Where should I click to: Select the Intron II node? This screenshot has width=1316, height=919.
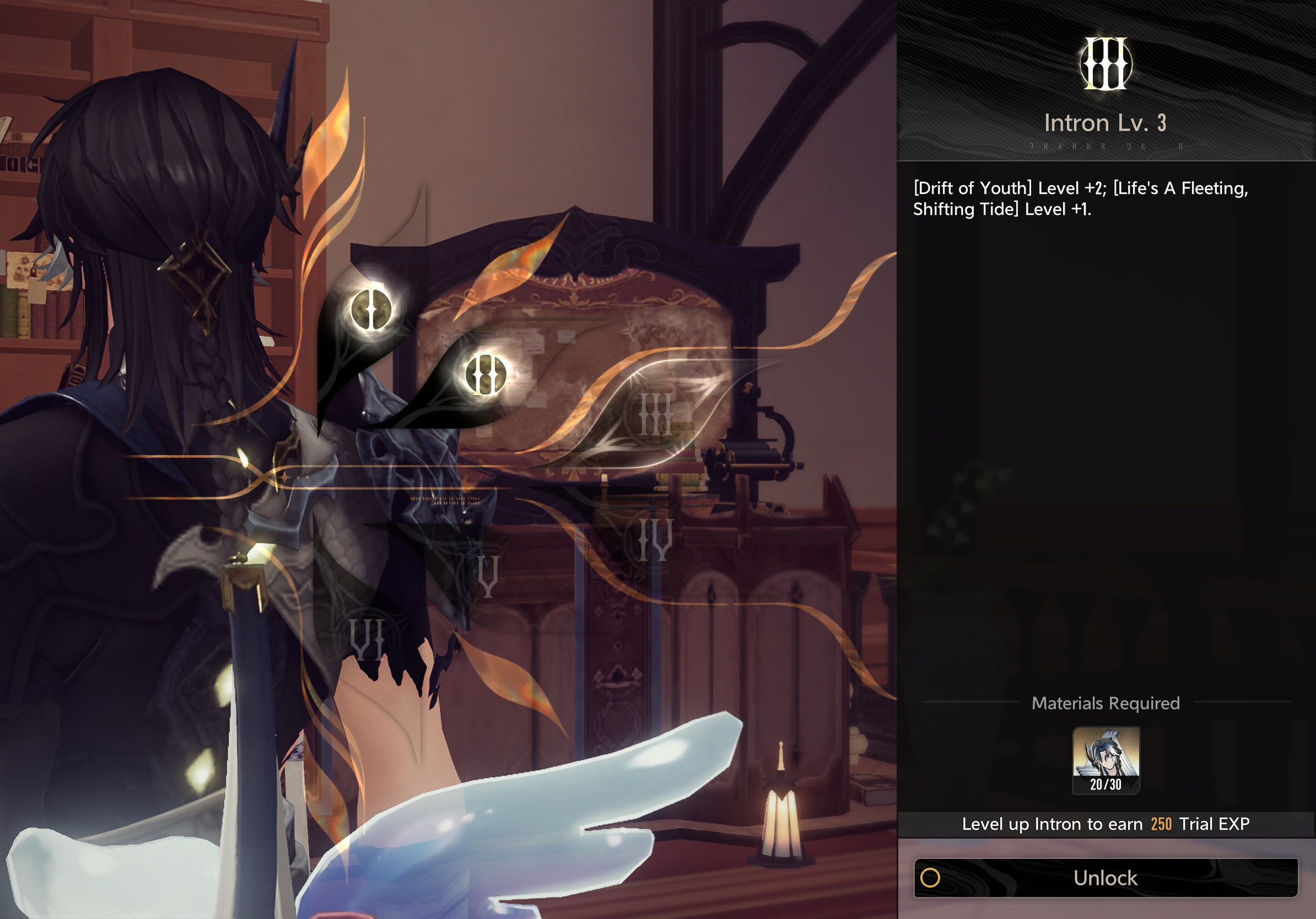coord(486,374)
